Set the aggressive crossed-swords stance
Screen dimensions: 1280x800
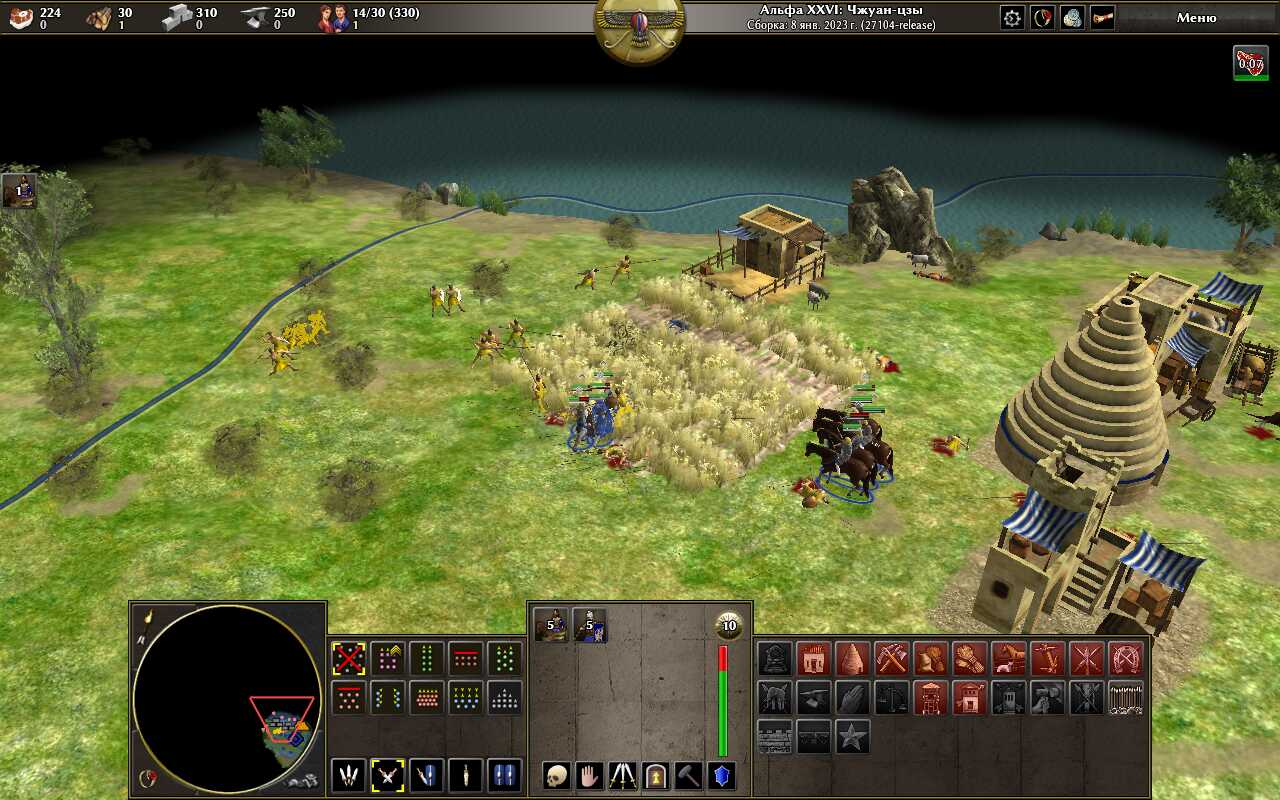coord(387,775)
